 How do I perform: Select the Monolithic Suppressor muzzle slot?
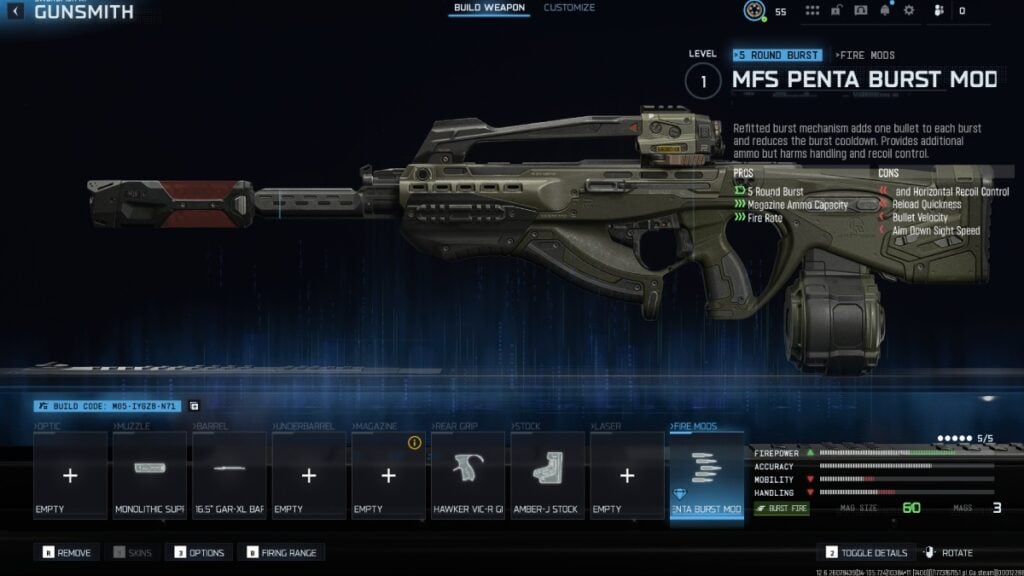coord(149,475)
